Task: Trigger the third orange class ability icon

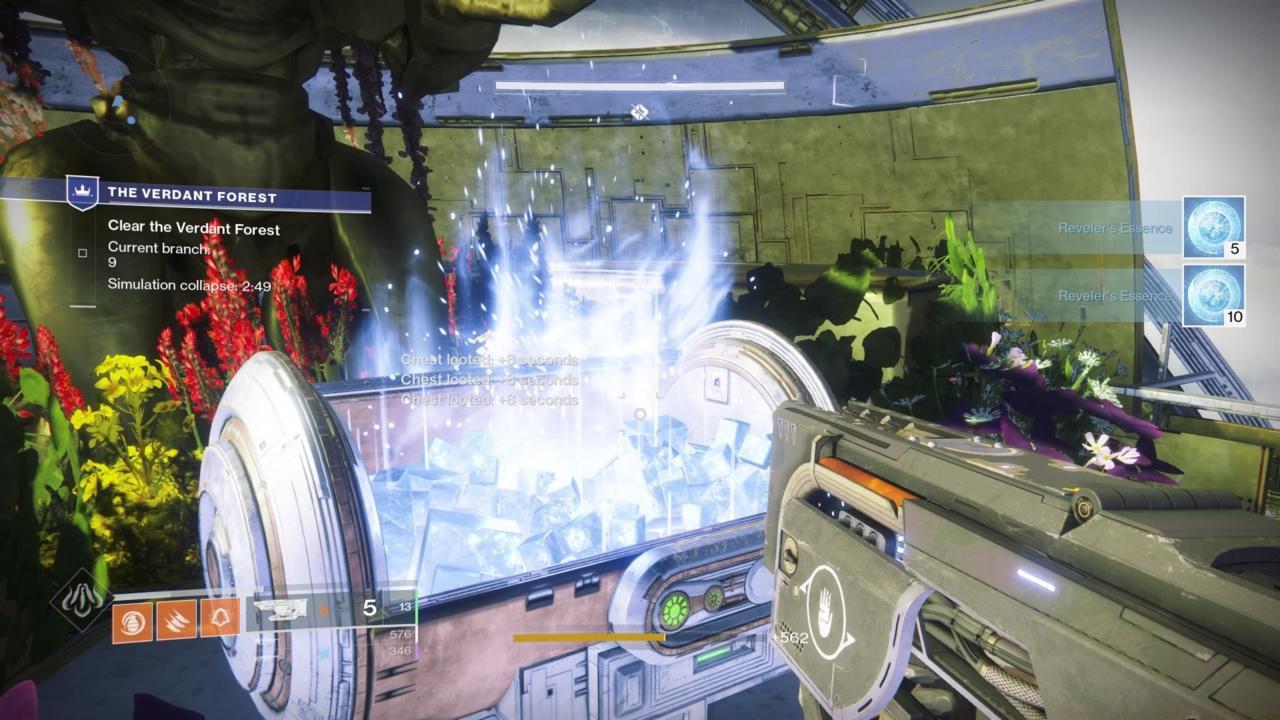Action: (x=220, y=619)
